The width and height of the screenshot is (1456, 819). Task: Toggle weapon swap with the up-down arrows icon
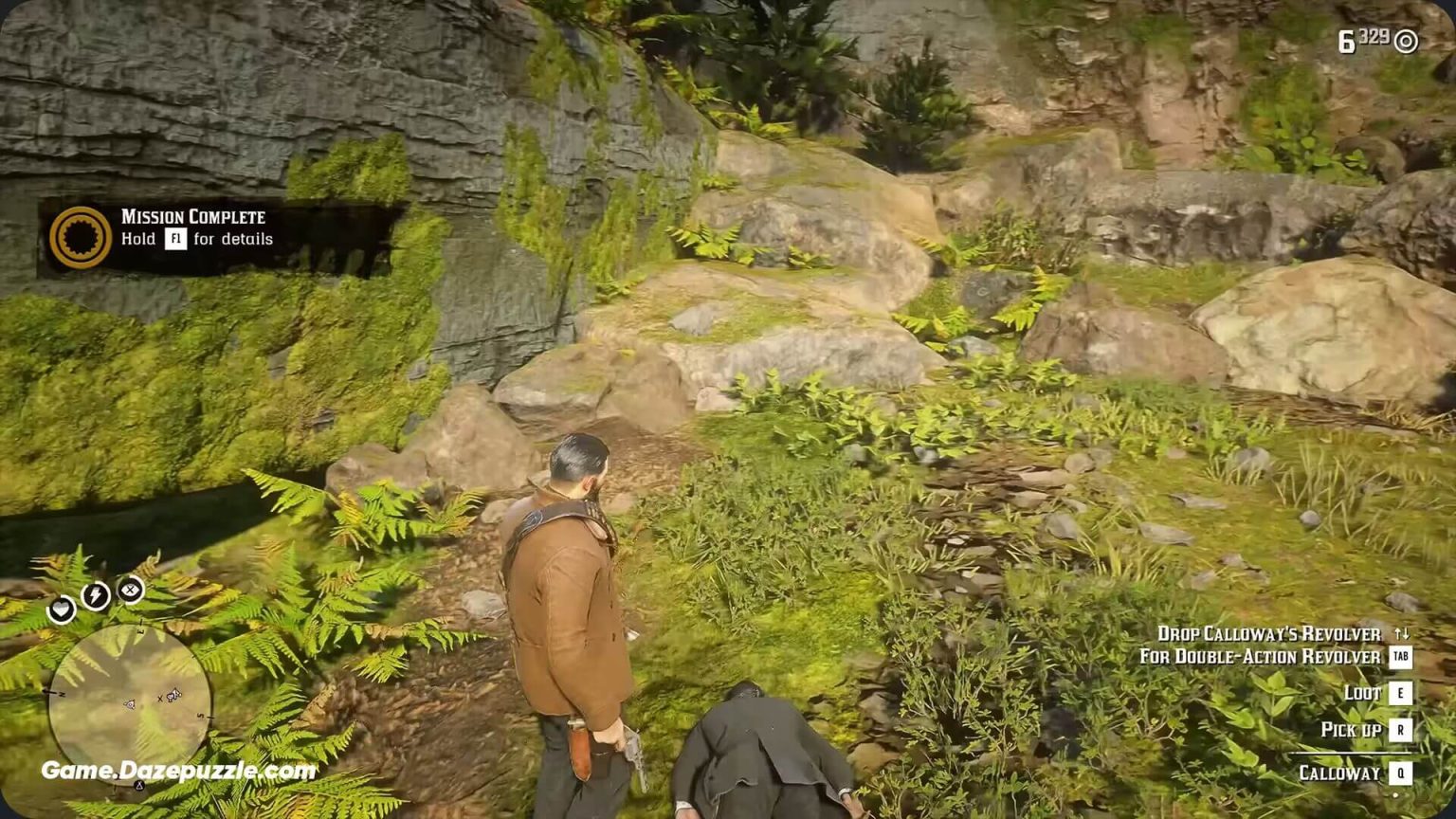click(x=1402, y=635)
